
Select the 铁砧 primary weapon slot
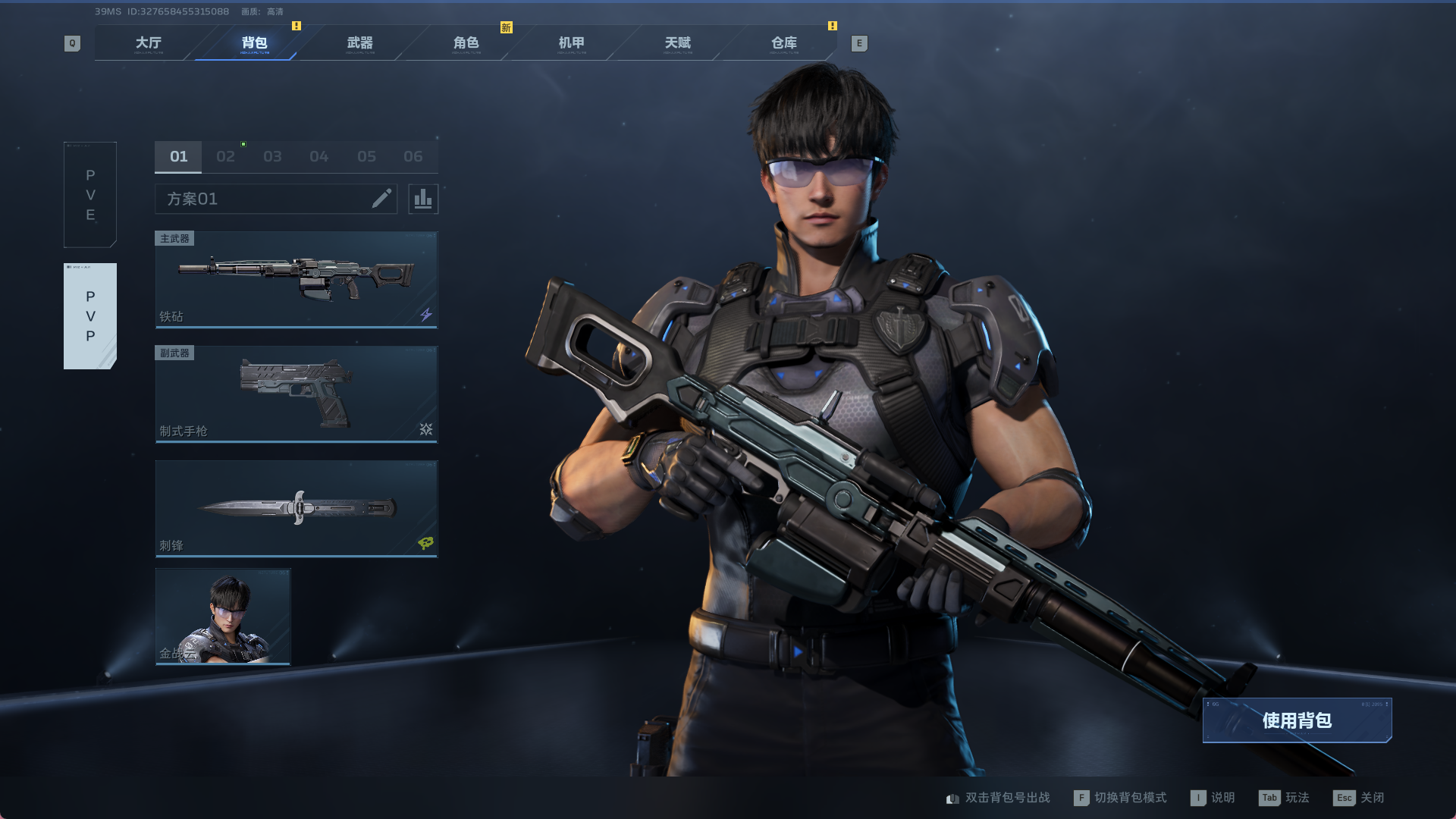point(297,280)
